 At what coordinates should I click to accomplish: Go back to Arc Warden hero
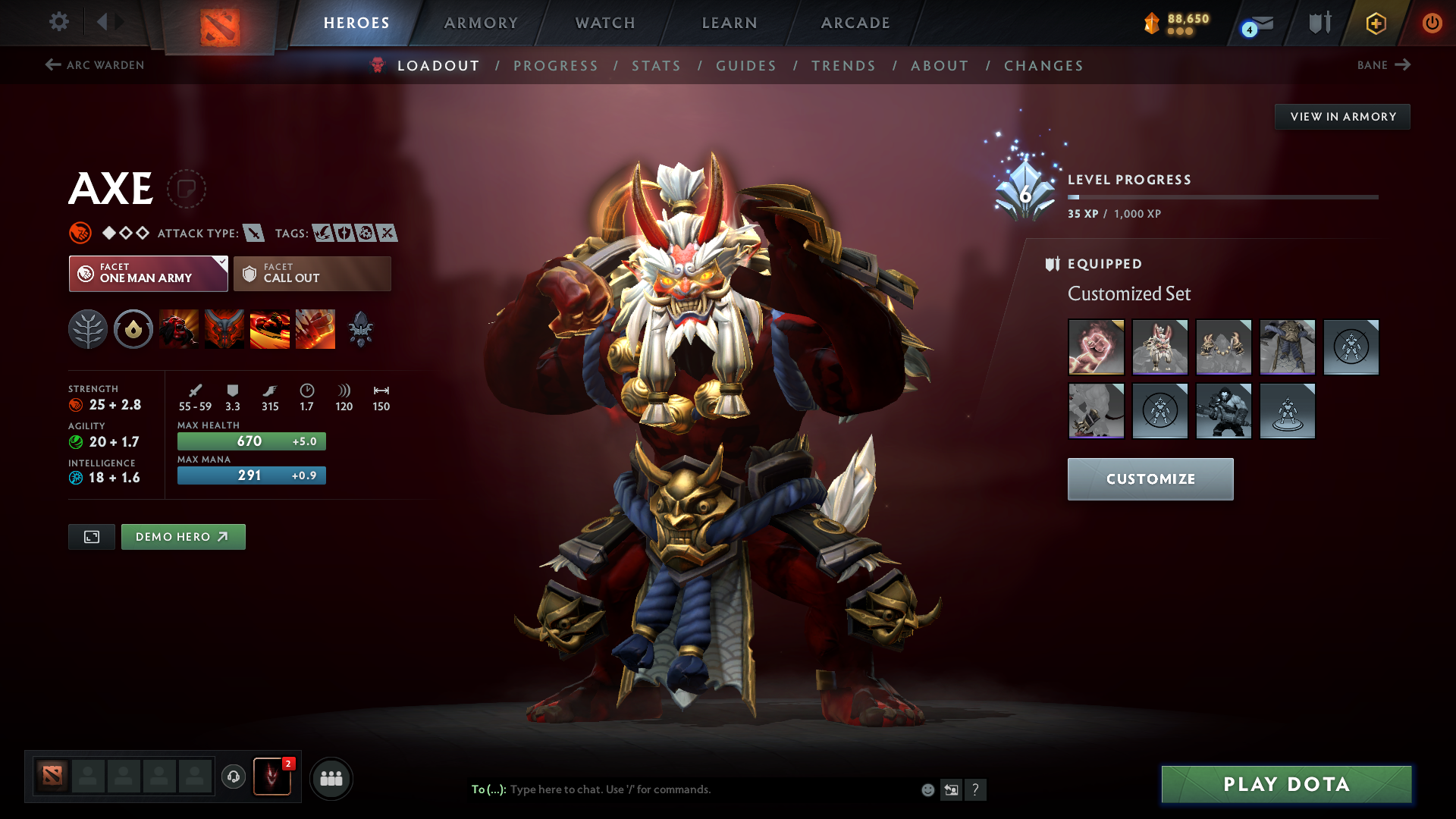95,65
